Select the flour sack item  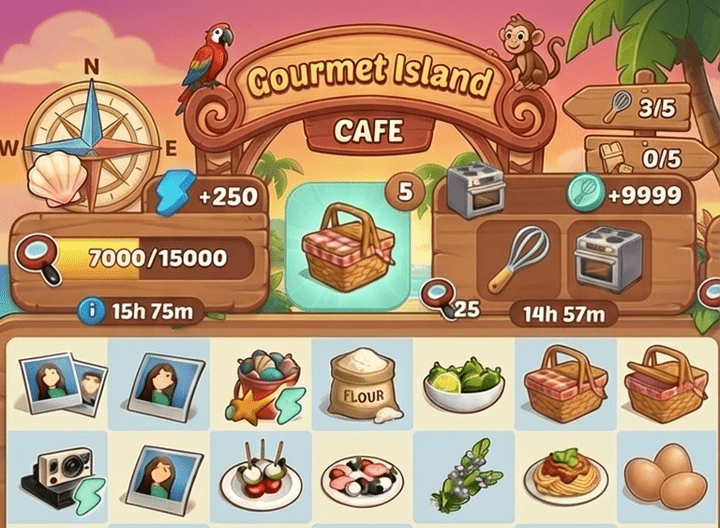pyautogui.click(x=362, y=385)
